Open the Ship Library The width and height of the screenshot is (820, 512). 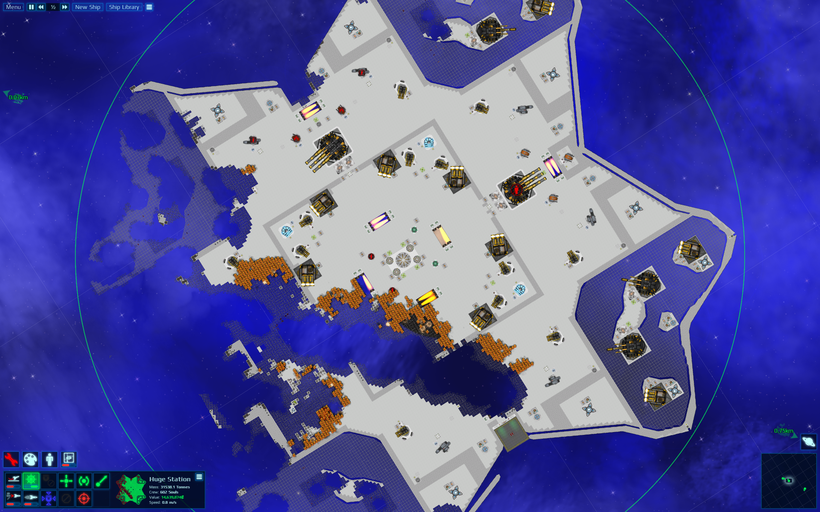124,7
